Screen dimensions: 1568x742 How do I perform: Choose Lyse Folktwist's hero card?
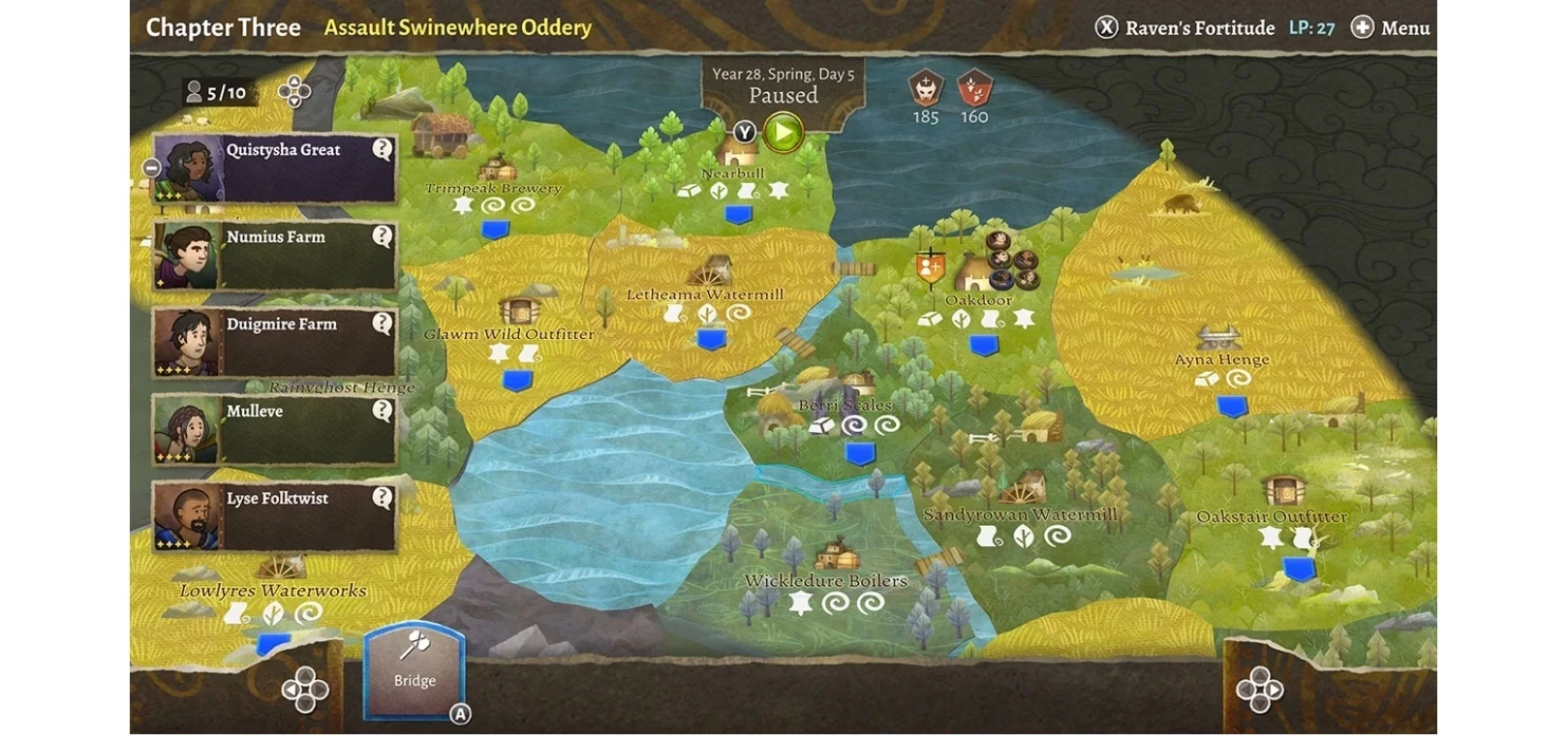pyautogui.click(x=276, y=518)
